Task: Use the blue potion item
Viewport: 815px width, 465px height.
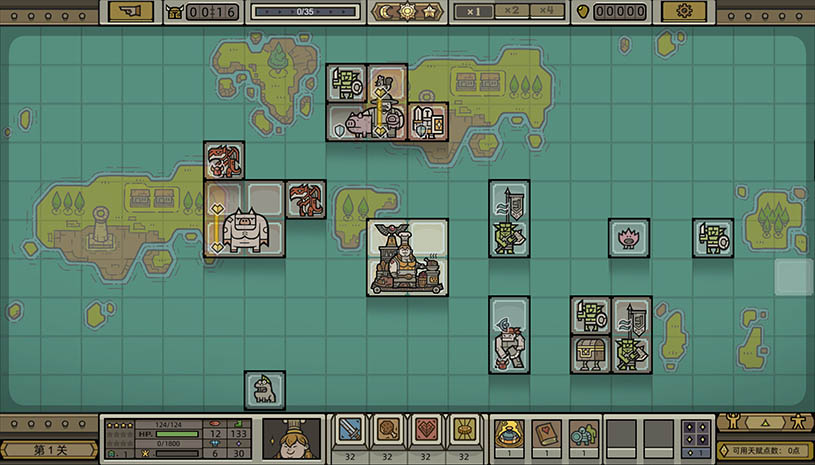Action: coord(509,433)
